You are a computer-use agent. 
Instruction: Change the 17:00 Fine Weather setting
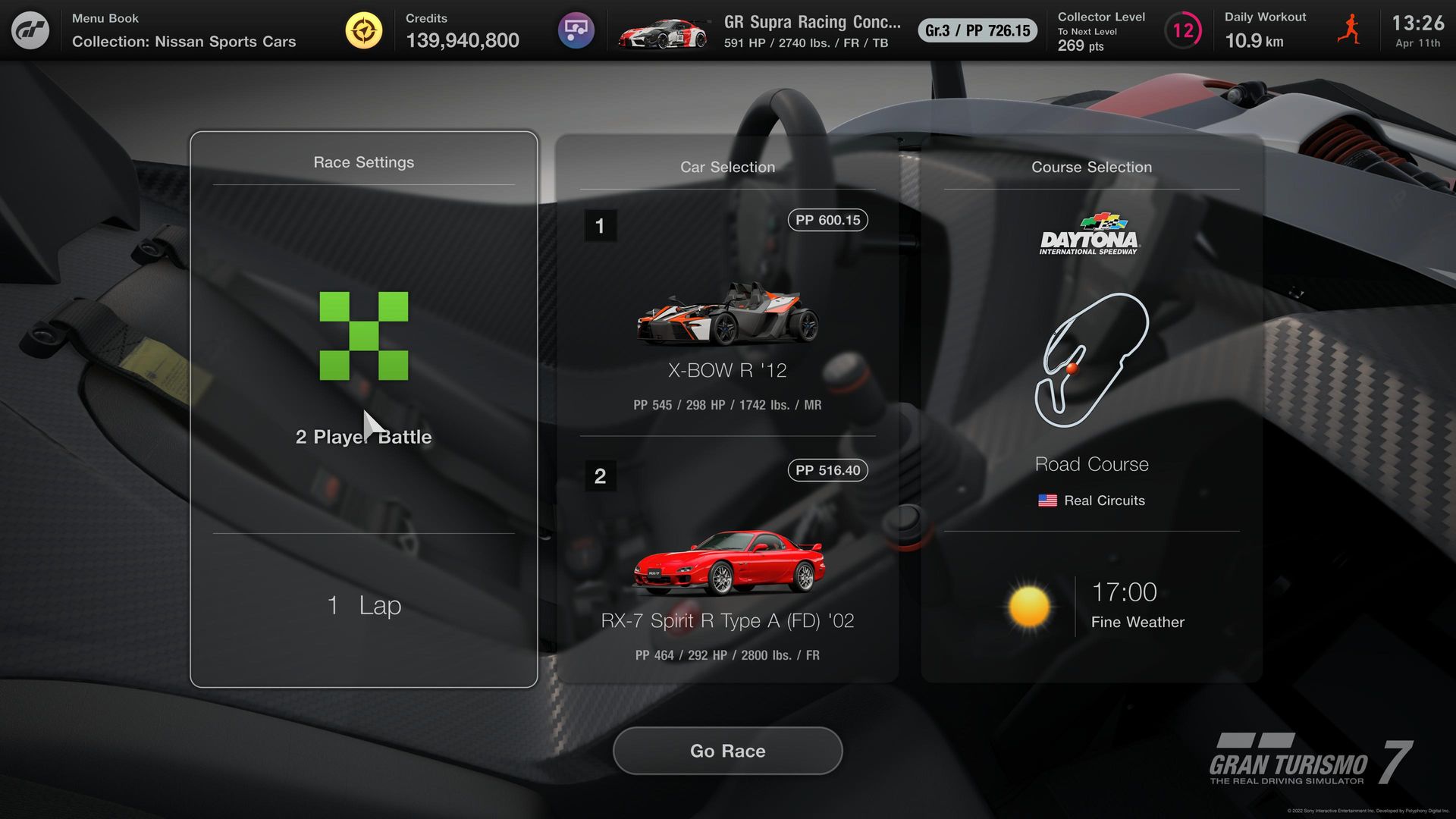click(1091, 607)
